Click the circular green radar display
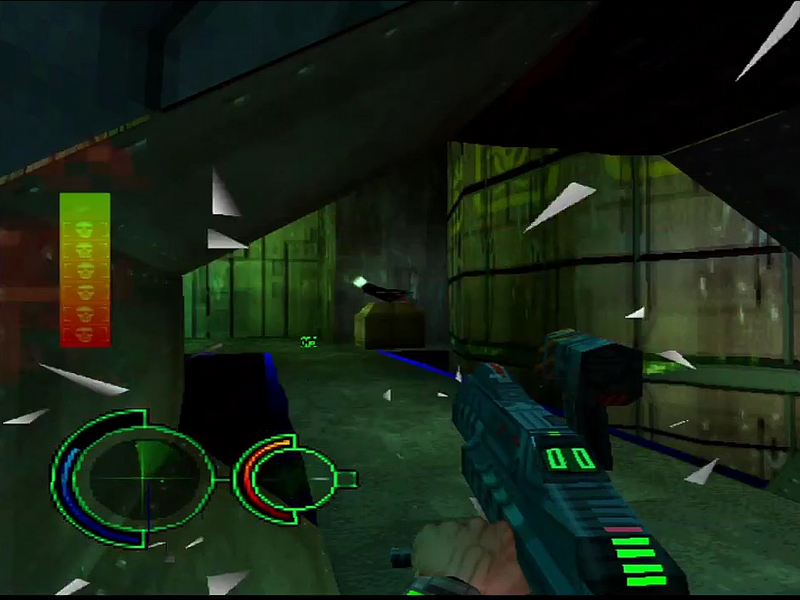This screenshot has width=800, height=600. pos(140,477)
